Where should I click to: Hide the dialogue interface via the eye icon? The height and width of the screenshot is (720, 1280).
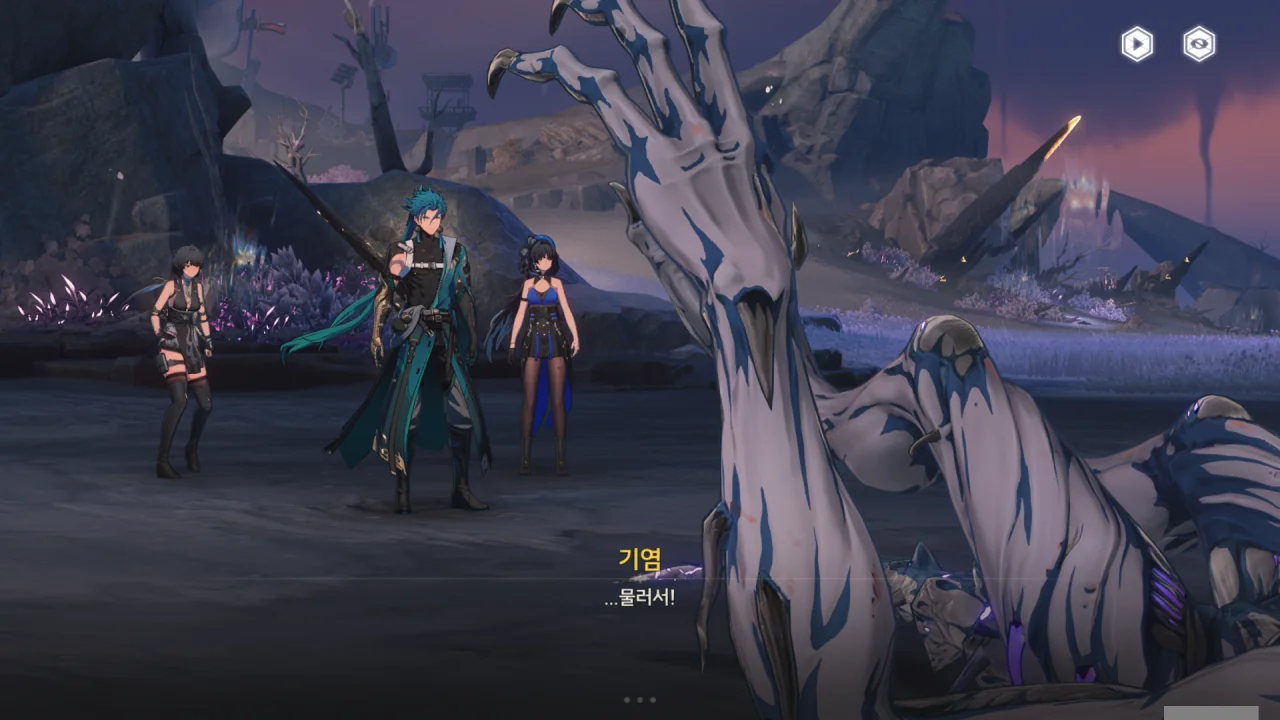(1199, 44)
